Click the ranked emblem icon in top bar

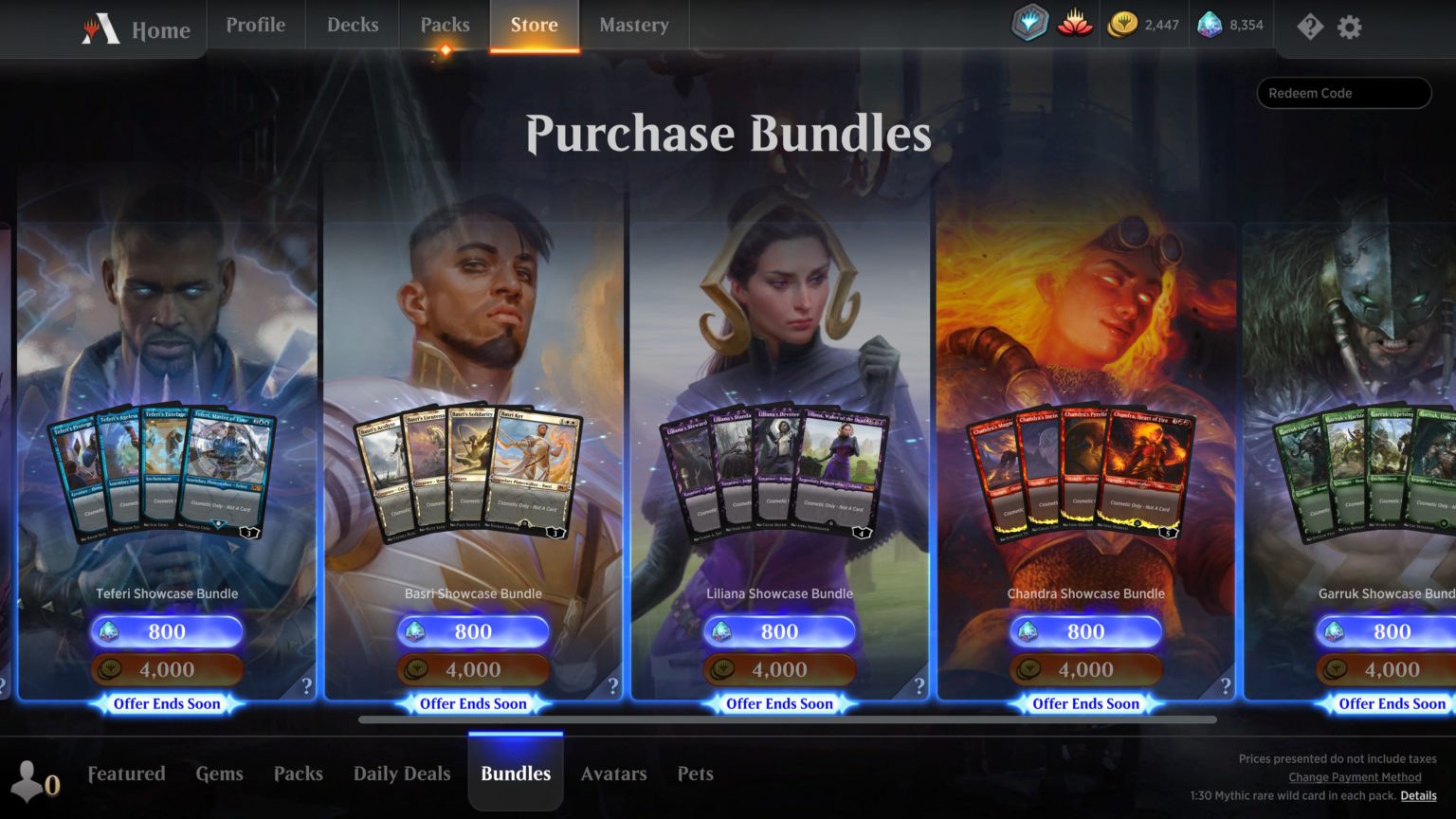[1029, 26]
